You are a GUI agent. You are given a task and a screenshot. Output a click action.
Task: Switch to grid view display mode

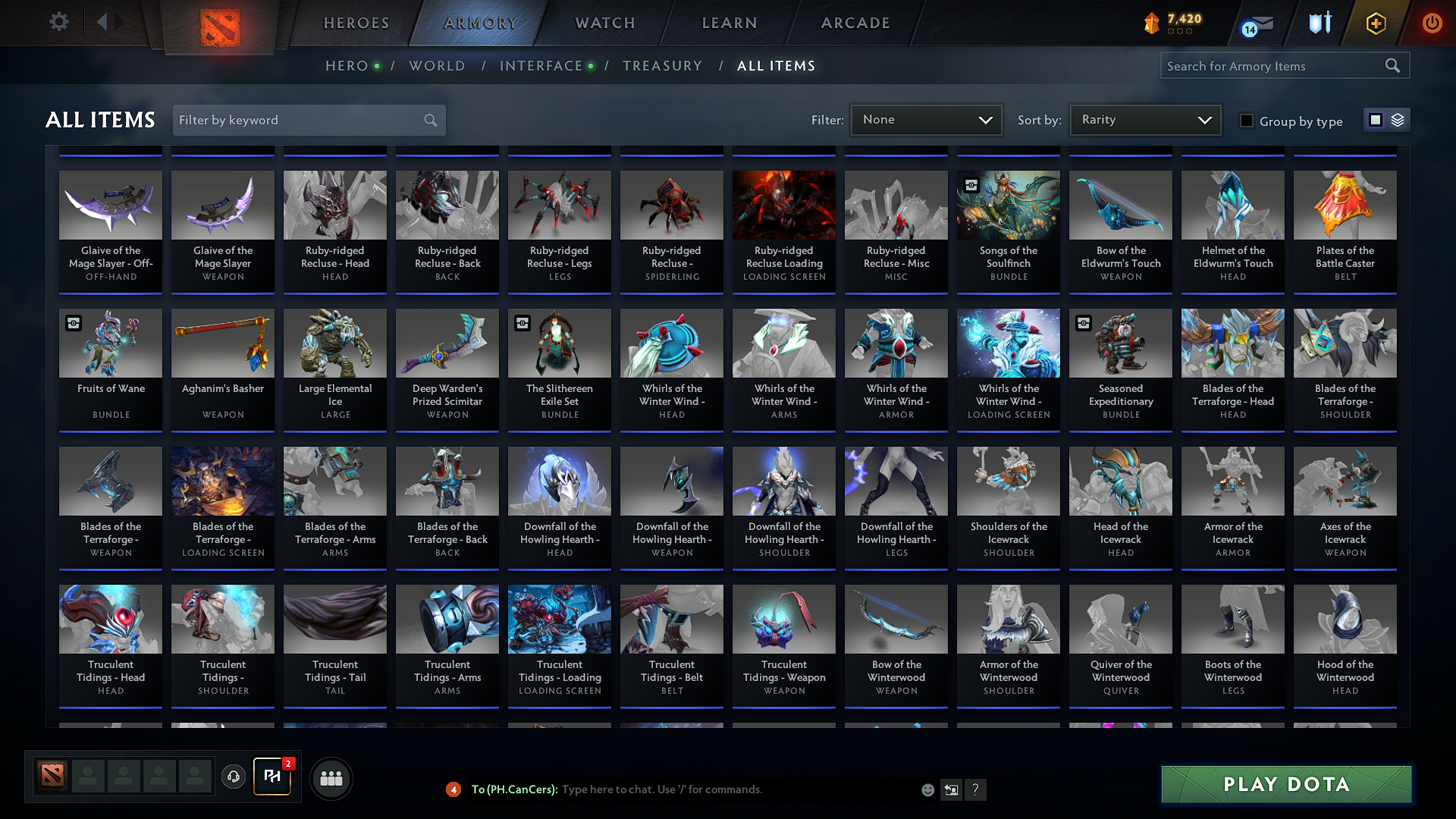(x=1375, y=119)
